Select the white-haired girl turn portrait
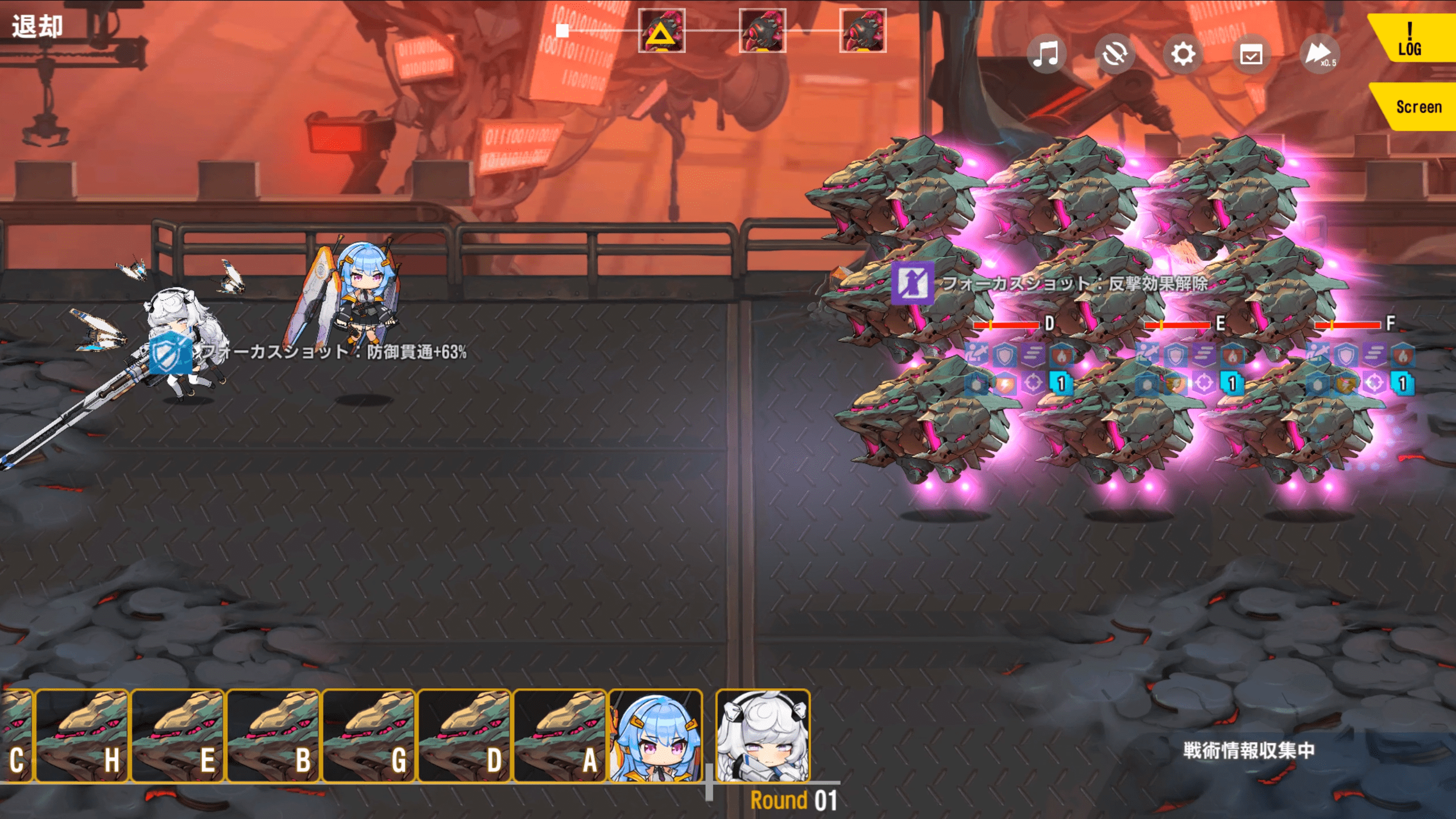The image size is (1456, 819). click(x=763, y=736)
